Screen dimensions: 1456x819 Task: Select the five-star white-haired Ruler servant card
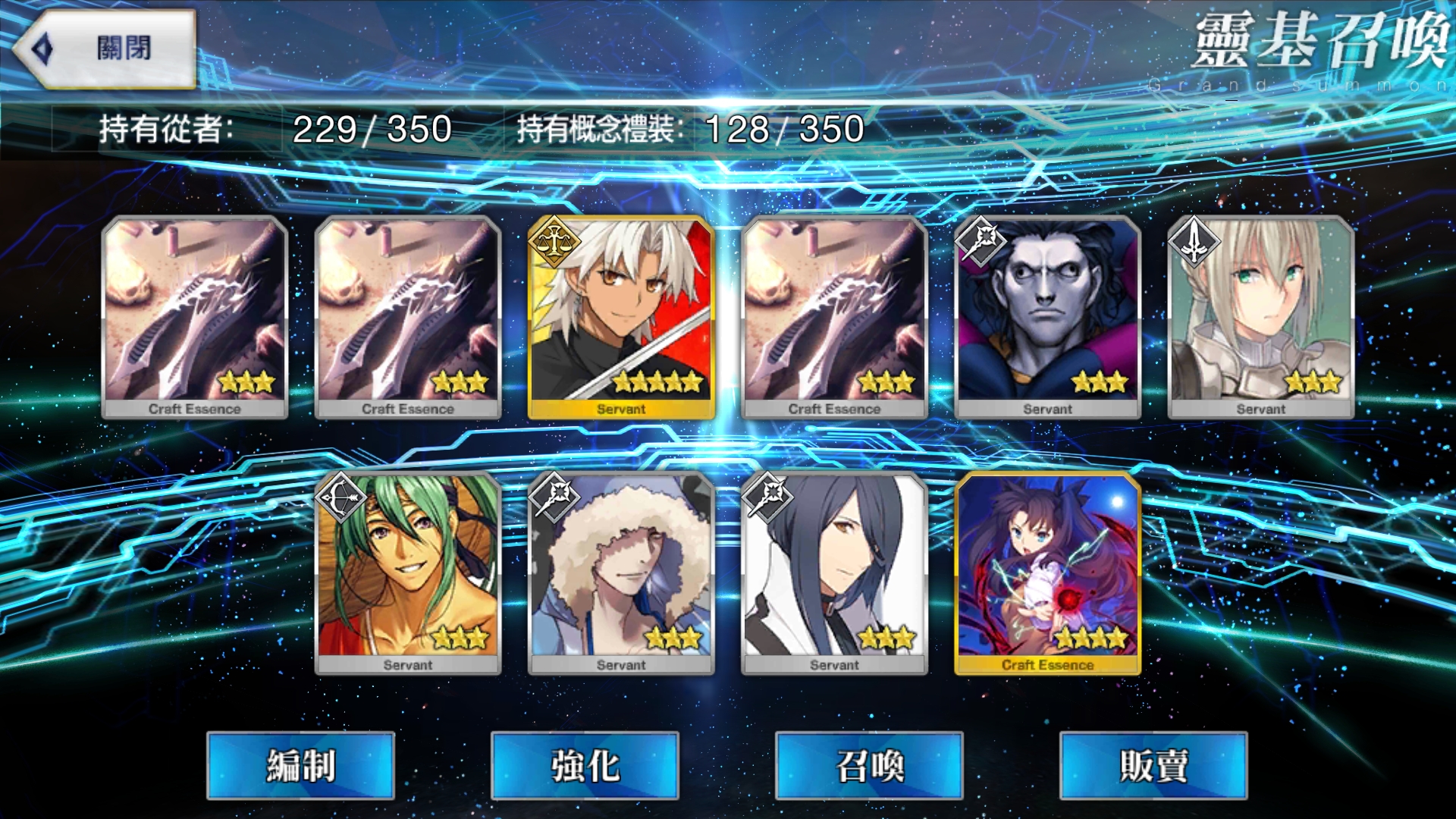pos(621,317)
